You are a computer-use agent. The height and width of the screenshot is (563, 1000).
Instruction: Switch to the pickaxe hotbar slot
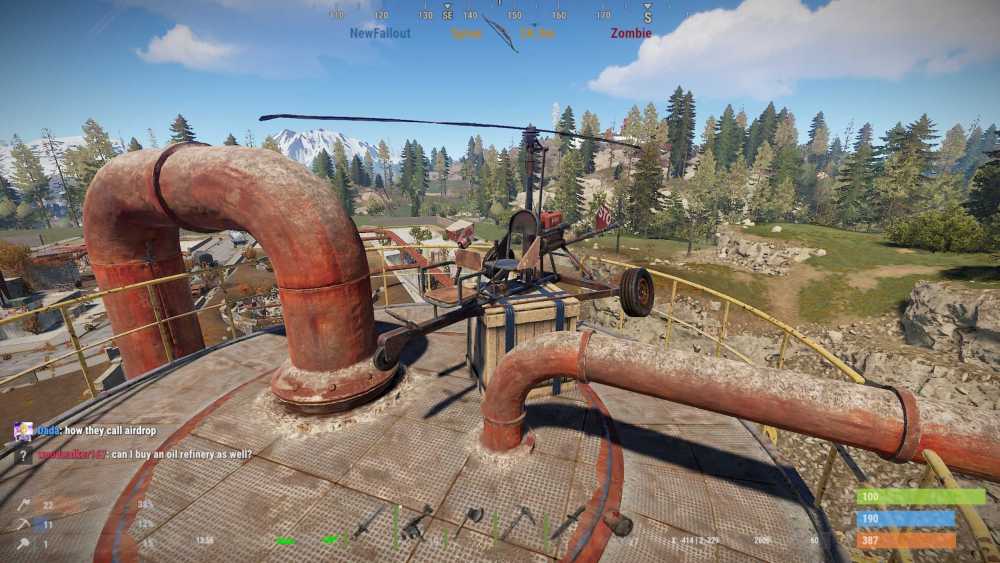[518, 520]
